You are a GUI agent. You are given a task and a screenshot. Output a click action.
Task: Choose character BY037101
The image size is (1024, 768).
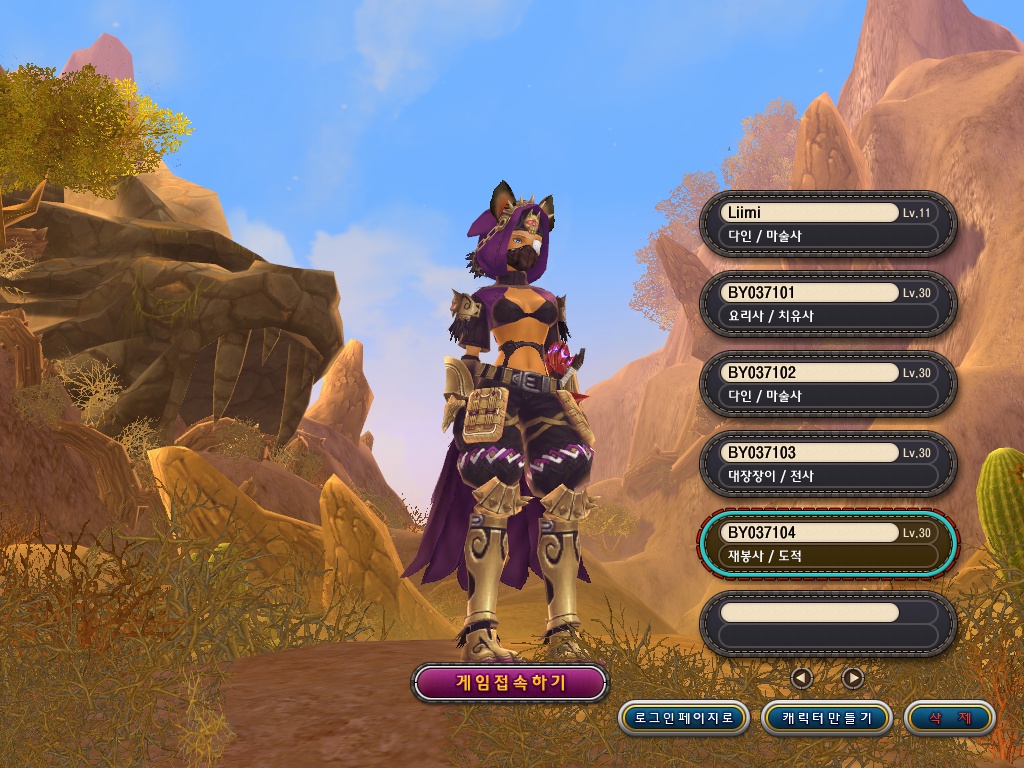coord(828,304)
